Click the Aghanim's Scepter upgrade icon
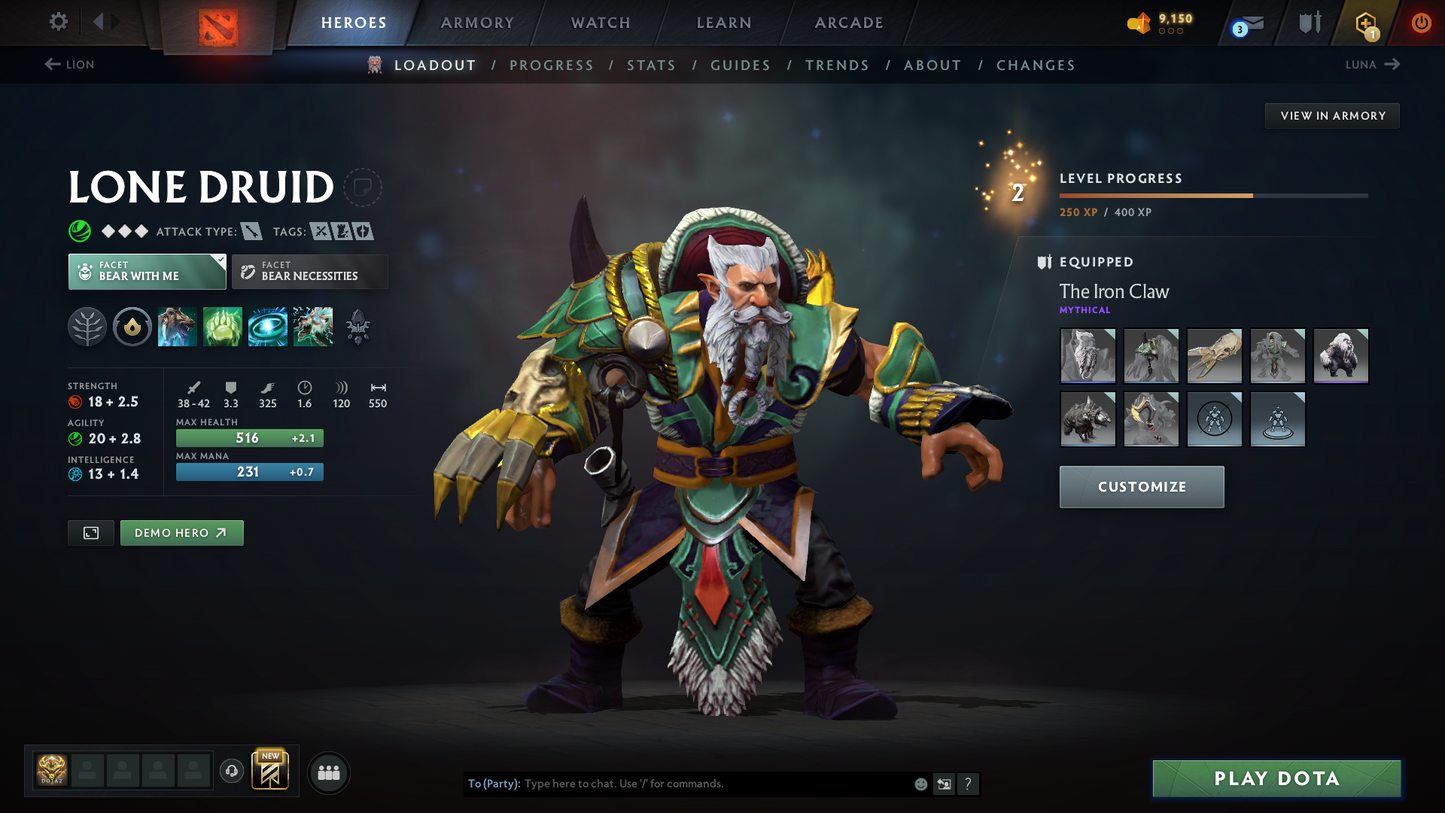Viewport: 1445px width, 813px height. click(357, 327)
